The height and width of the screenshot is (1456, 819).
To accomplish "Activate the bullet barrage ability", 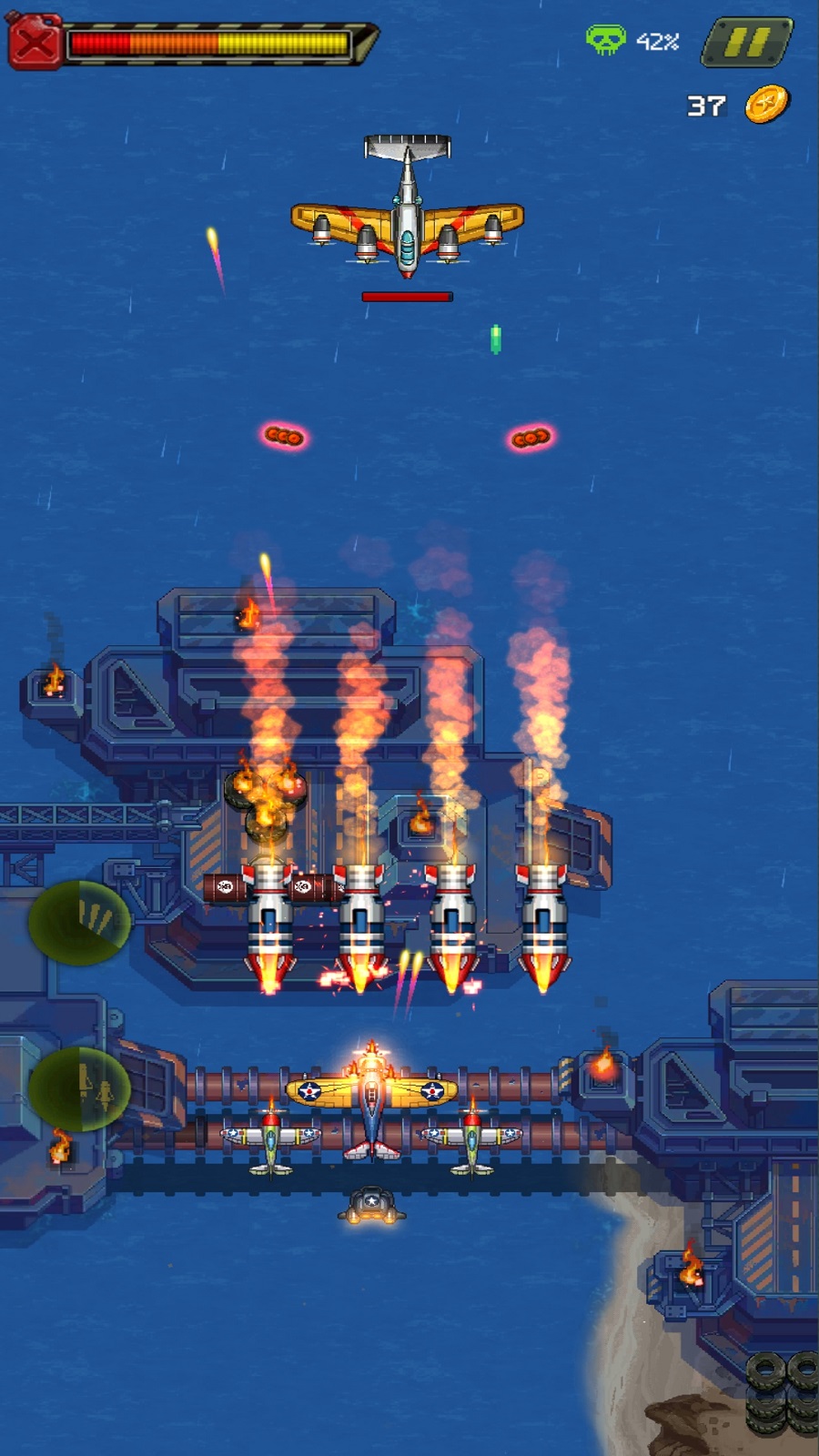I will (80, 921).
